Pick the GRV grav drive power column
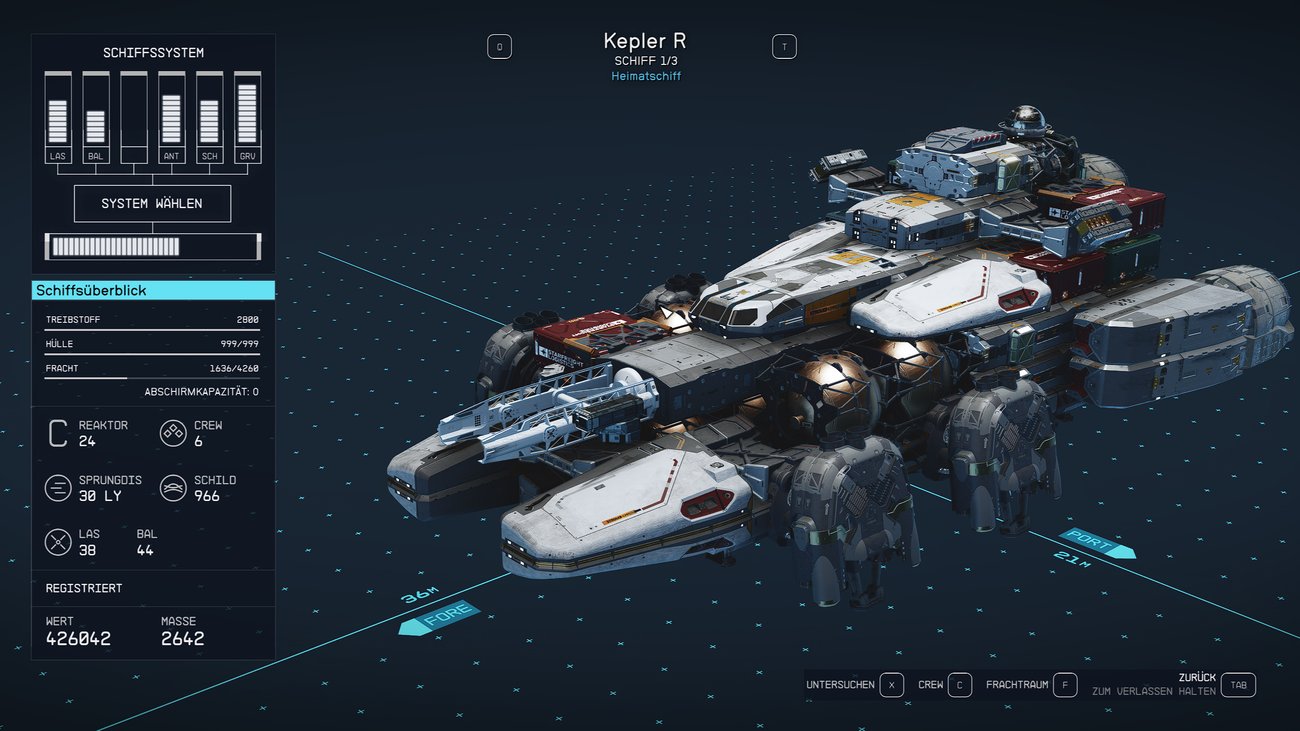Viewport: 1300px width, 731px height. pos(247,117)
